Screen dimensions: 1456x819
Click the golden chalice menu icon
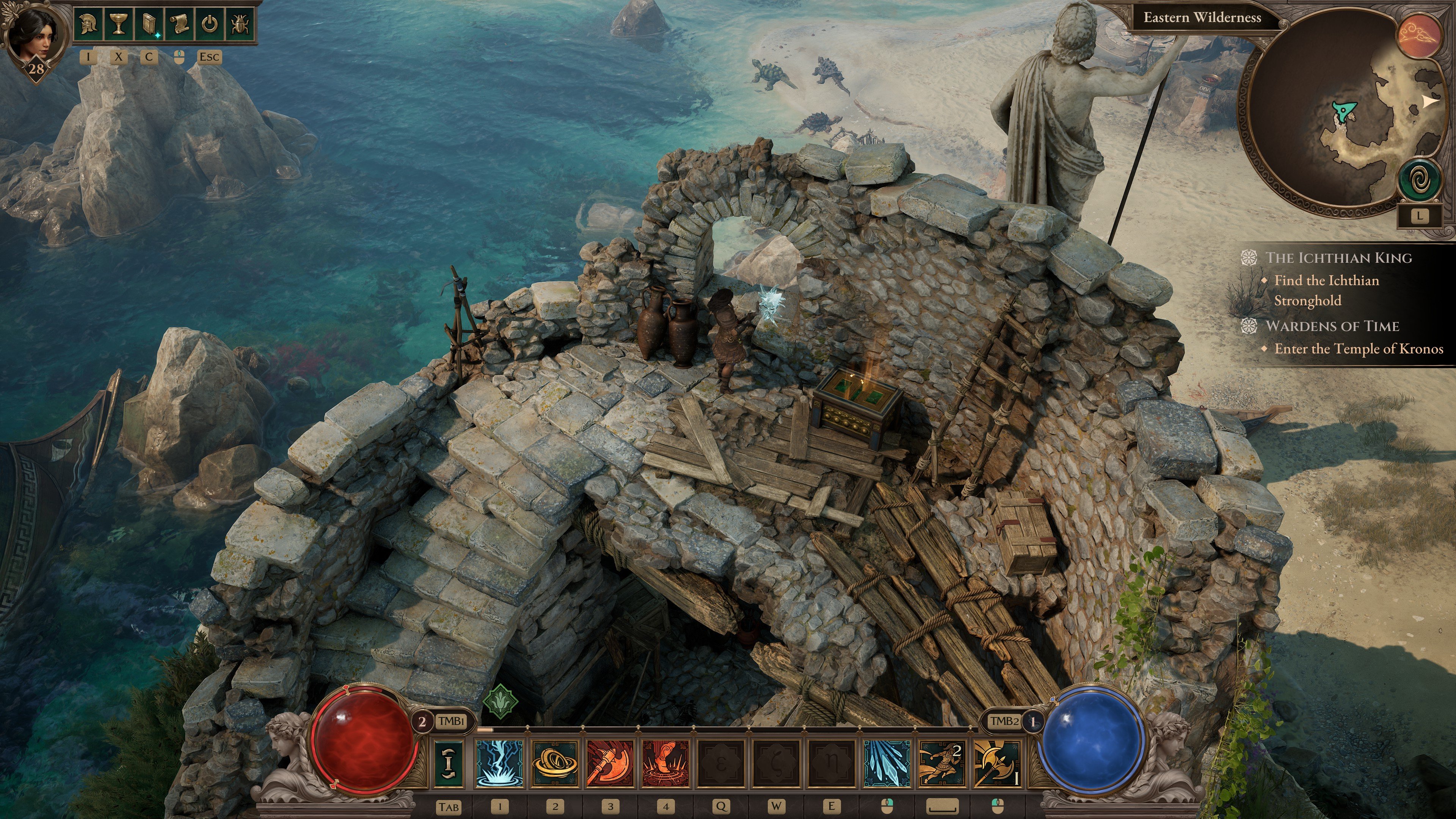pos(118,24)
